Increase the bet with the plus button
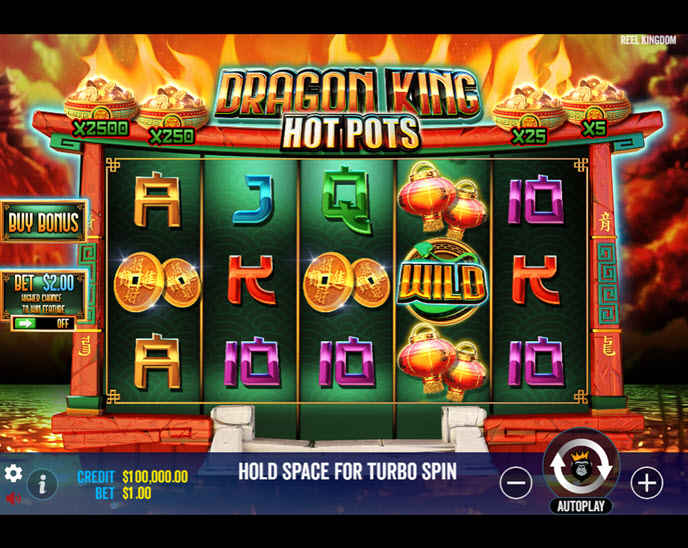688x548 pixels. coord(647,483)
